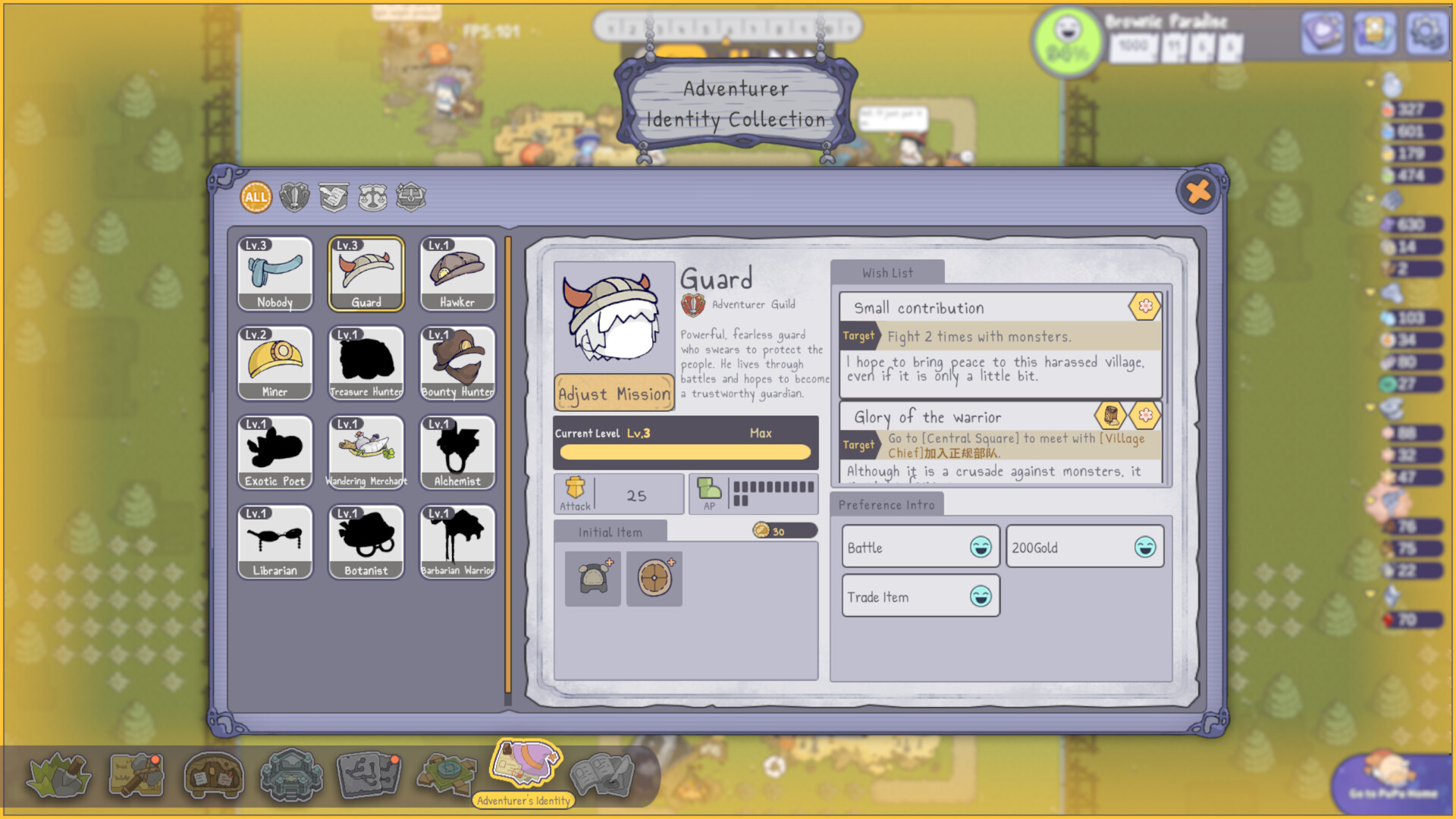Select the Guard identity card
Screen dimensions: 1456x819
[x=366, y=273]
